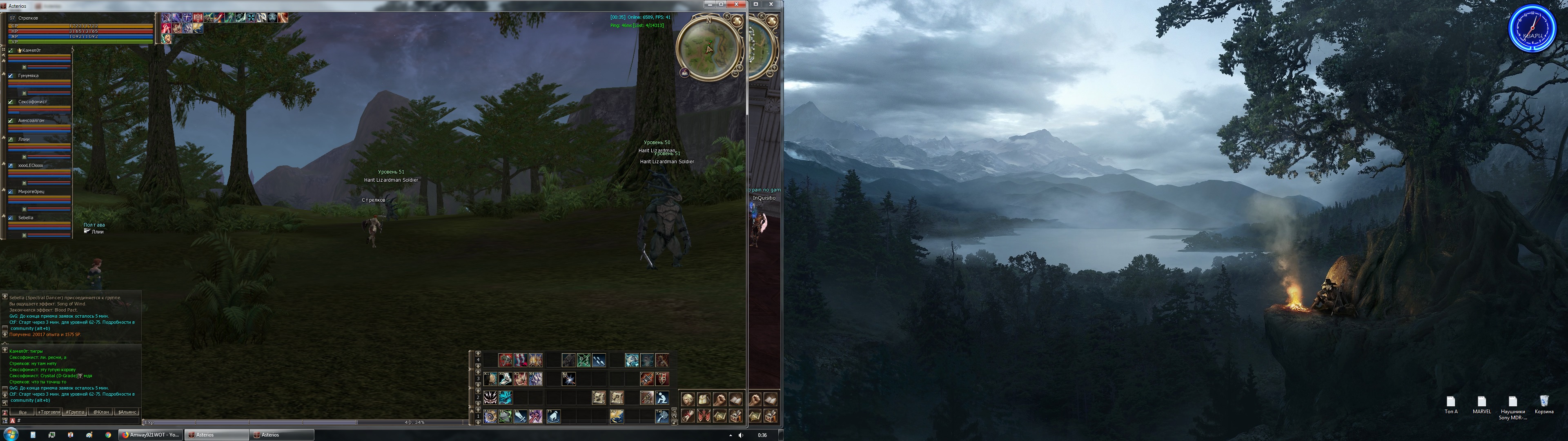The width and height of the screenshot is (1568, 441).
Task: Click the fully visible circular minimap
Action: (x=708, y=48)
